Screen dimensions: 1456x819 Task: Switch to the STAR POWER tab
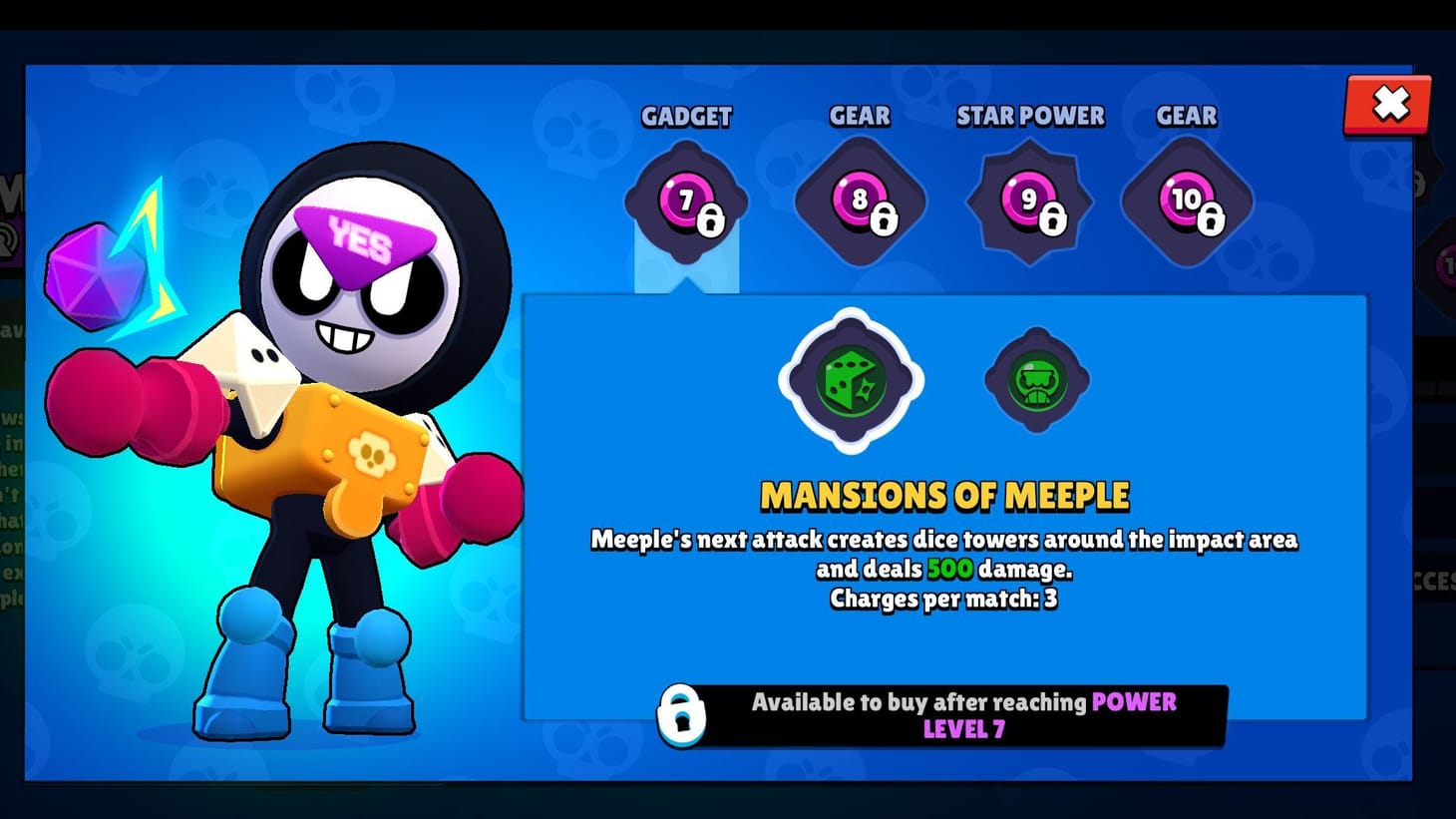pos(1030,117)
